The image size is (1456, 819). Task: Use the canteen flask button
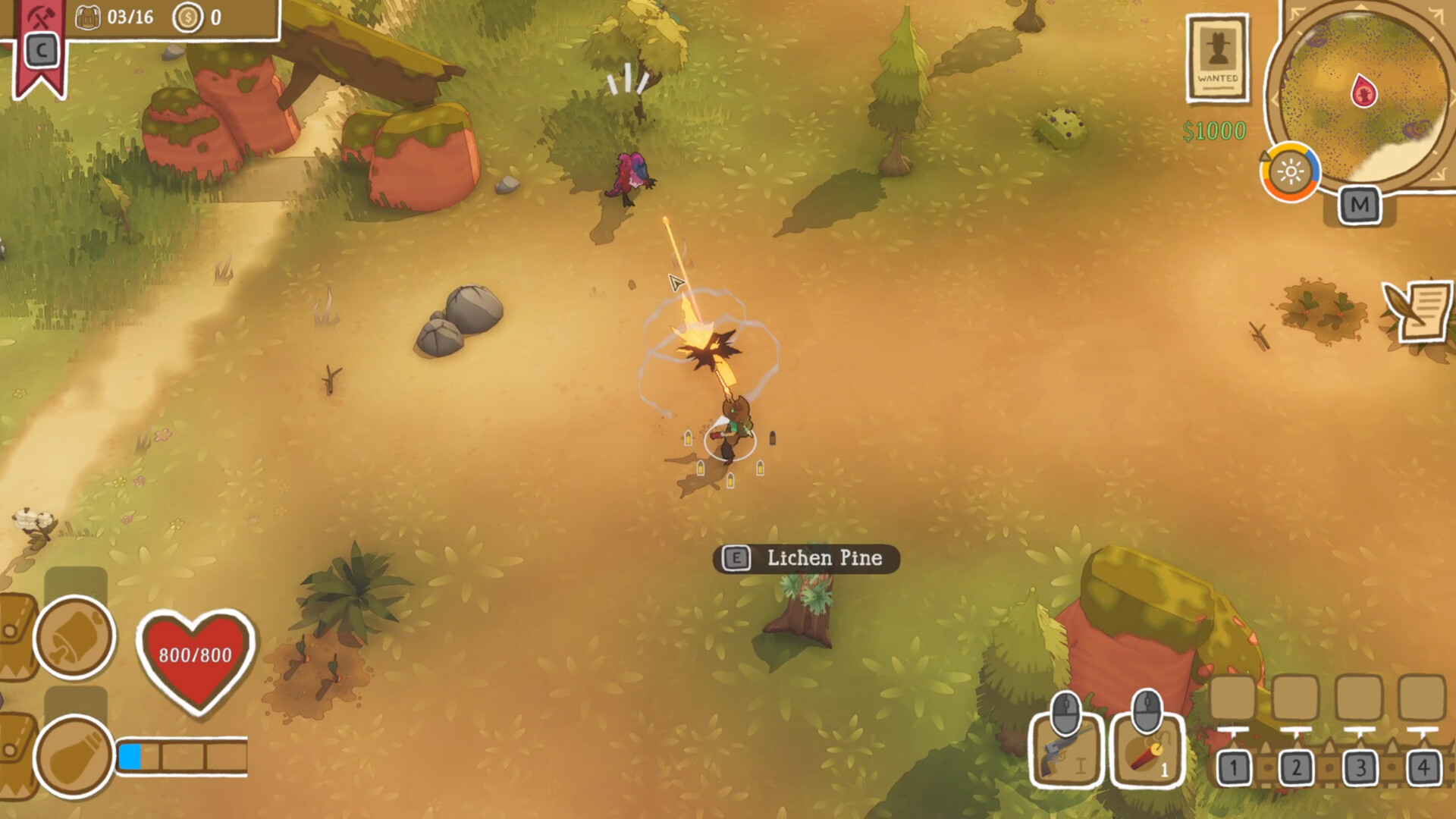coord(74,756)
